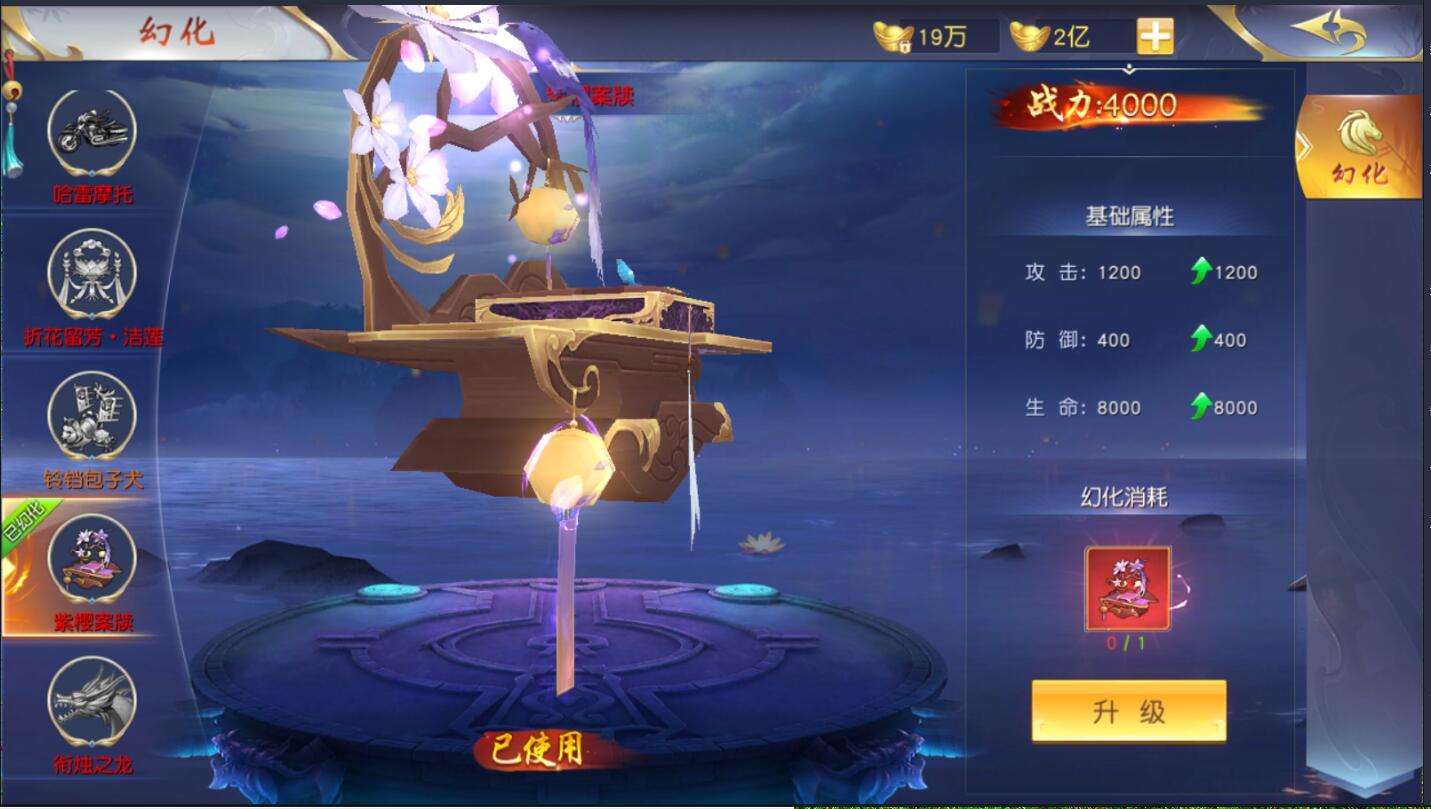Expand the 幻化 side panel chevron

(x=1303, y=143)
